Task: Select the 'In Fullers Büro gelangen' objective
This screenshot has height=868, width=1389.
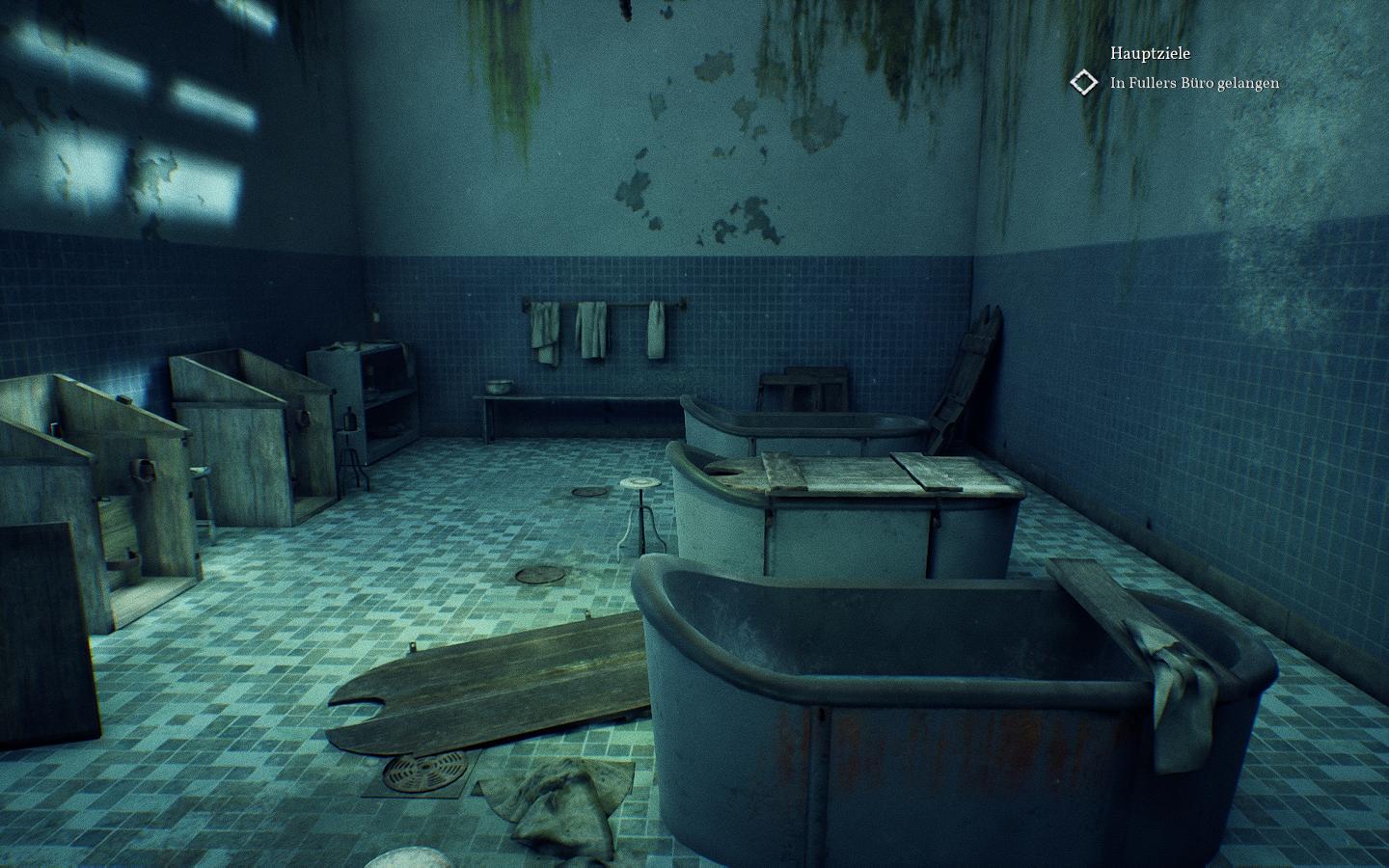Action: click(x=1194, y=83)
